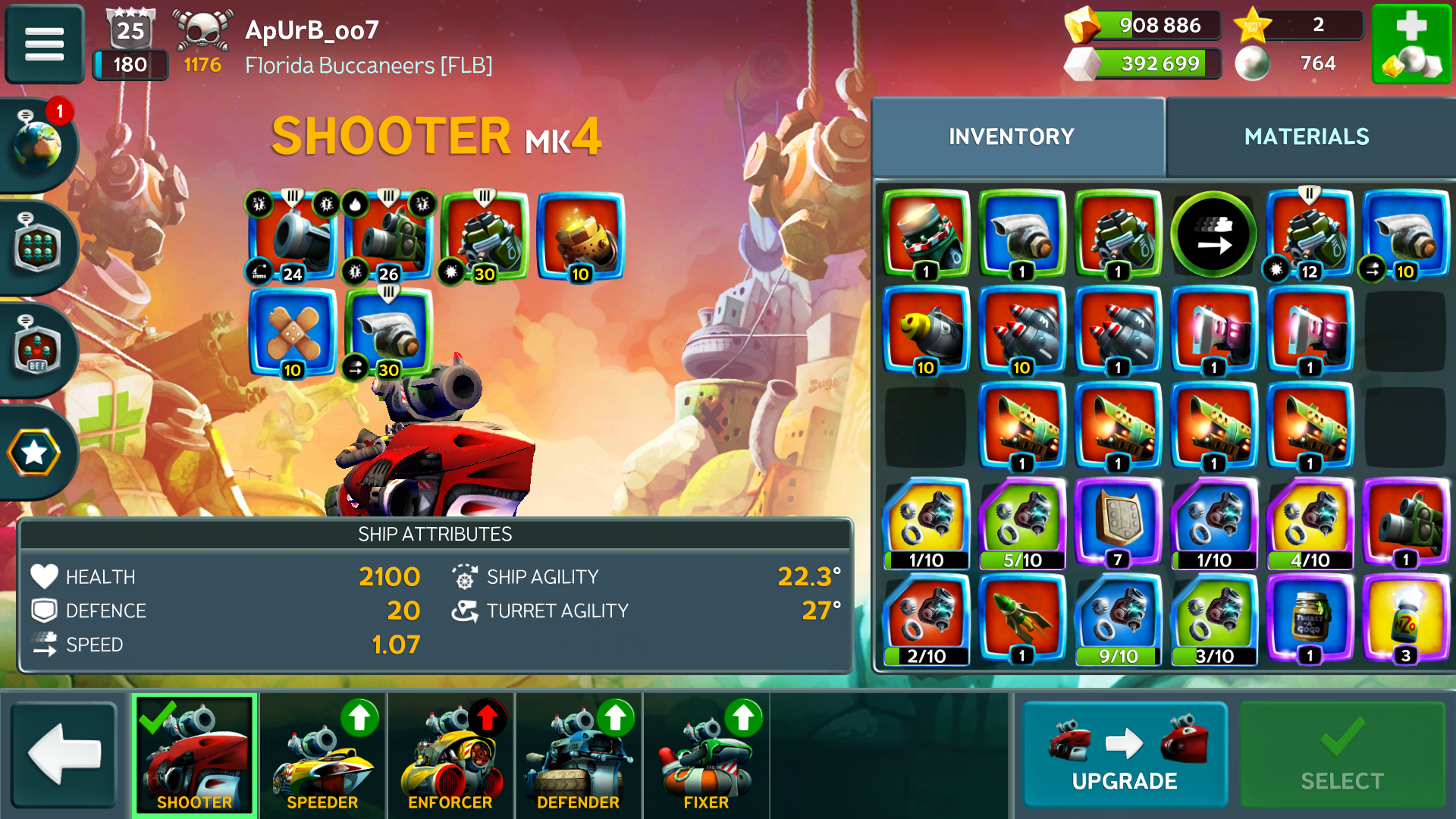Select the yellow smiley bomb item
The width and height of the screenshot is (1456, 819).
[925, 330]
